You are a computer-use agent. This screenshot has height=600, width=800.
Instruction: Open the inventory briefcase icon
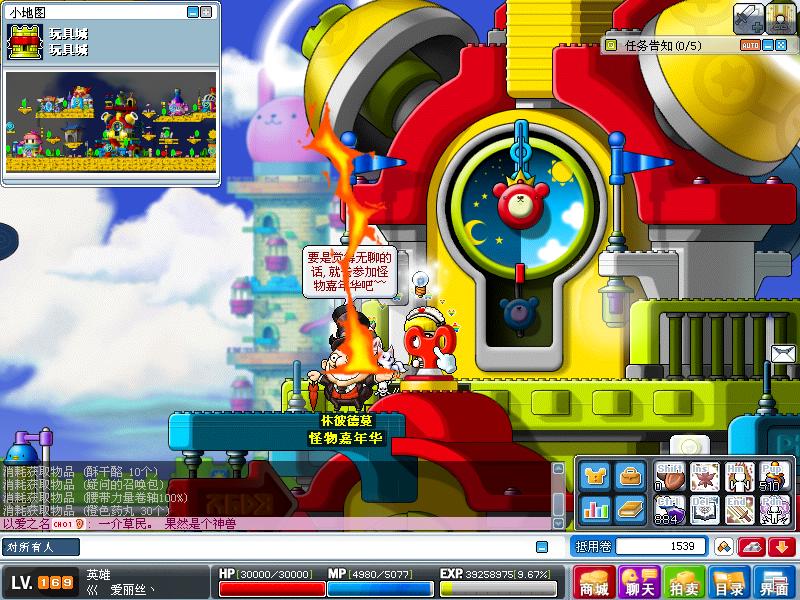[629, 477]
